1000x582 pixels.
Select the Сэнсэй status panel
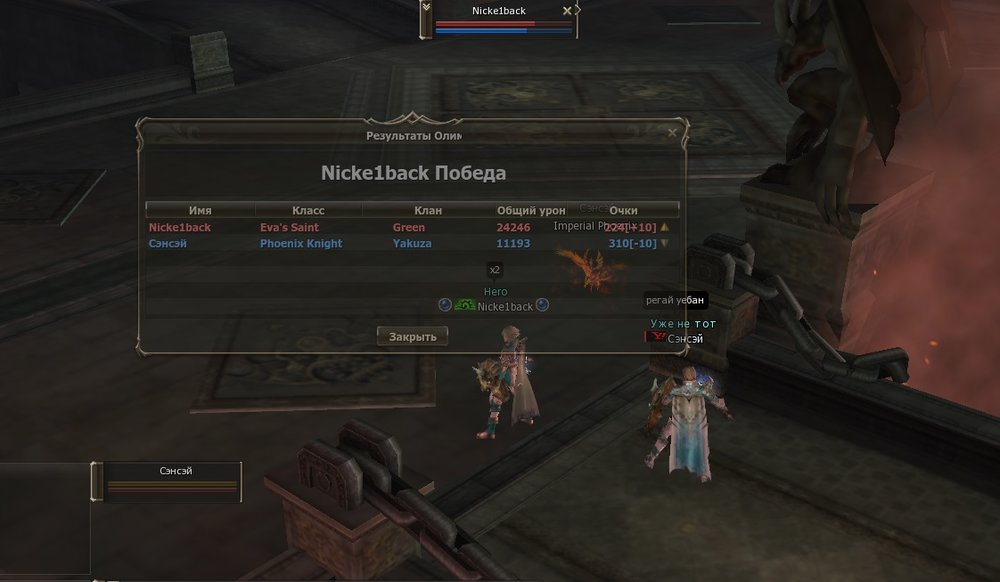pos(172,481)
